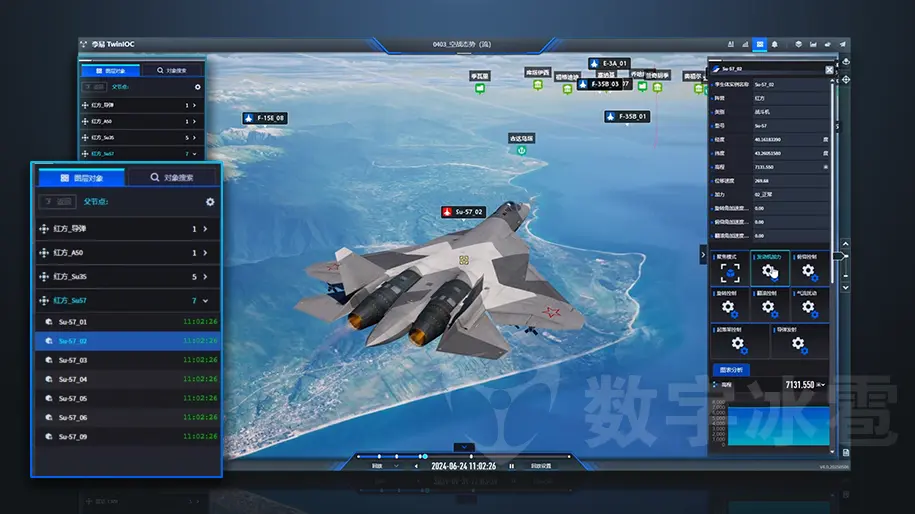Select Su-57_04 in the object list

[x=73, y=380]
